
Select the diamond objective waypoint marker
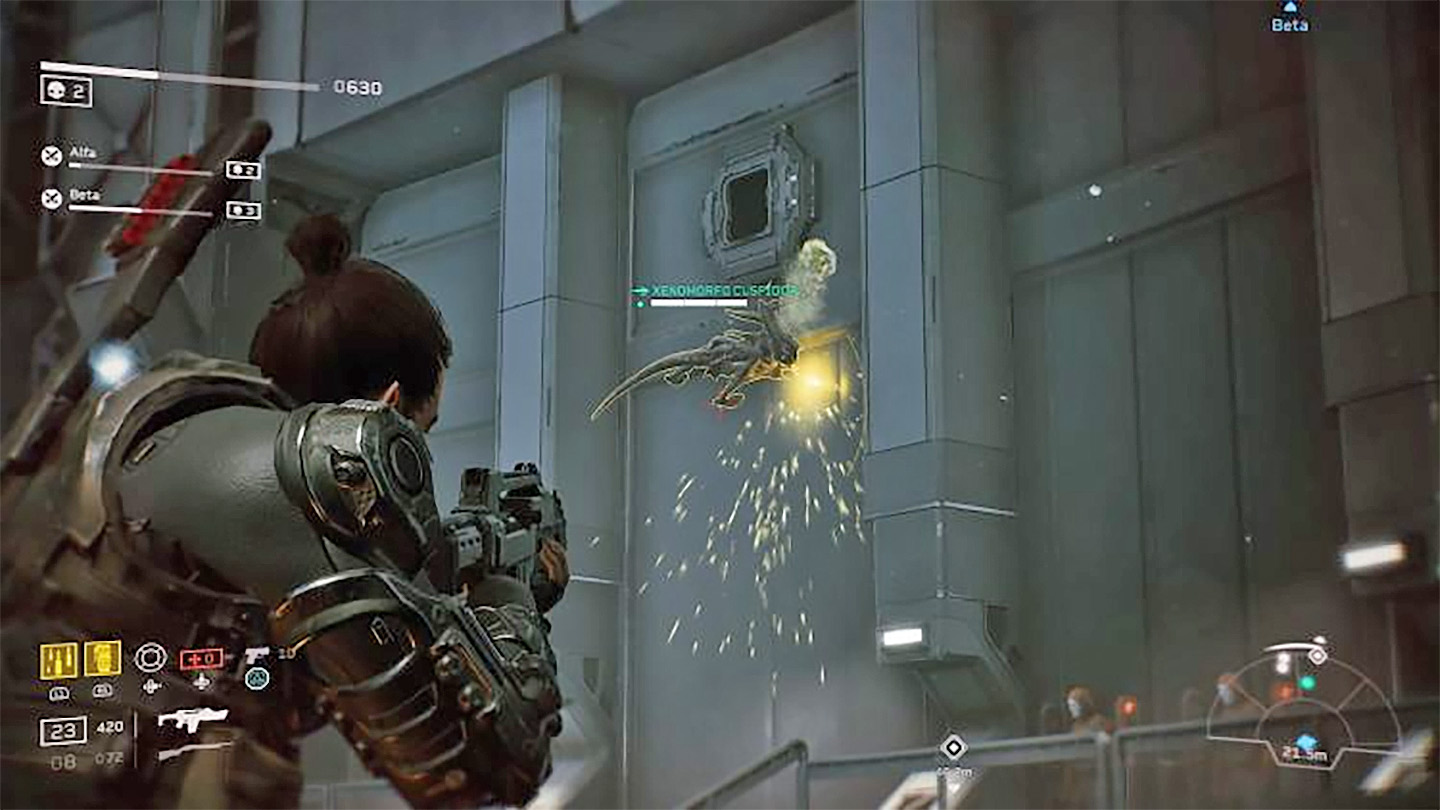[x=953, y=747]
